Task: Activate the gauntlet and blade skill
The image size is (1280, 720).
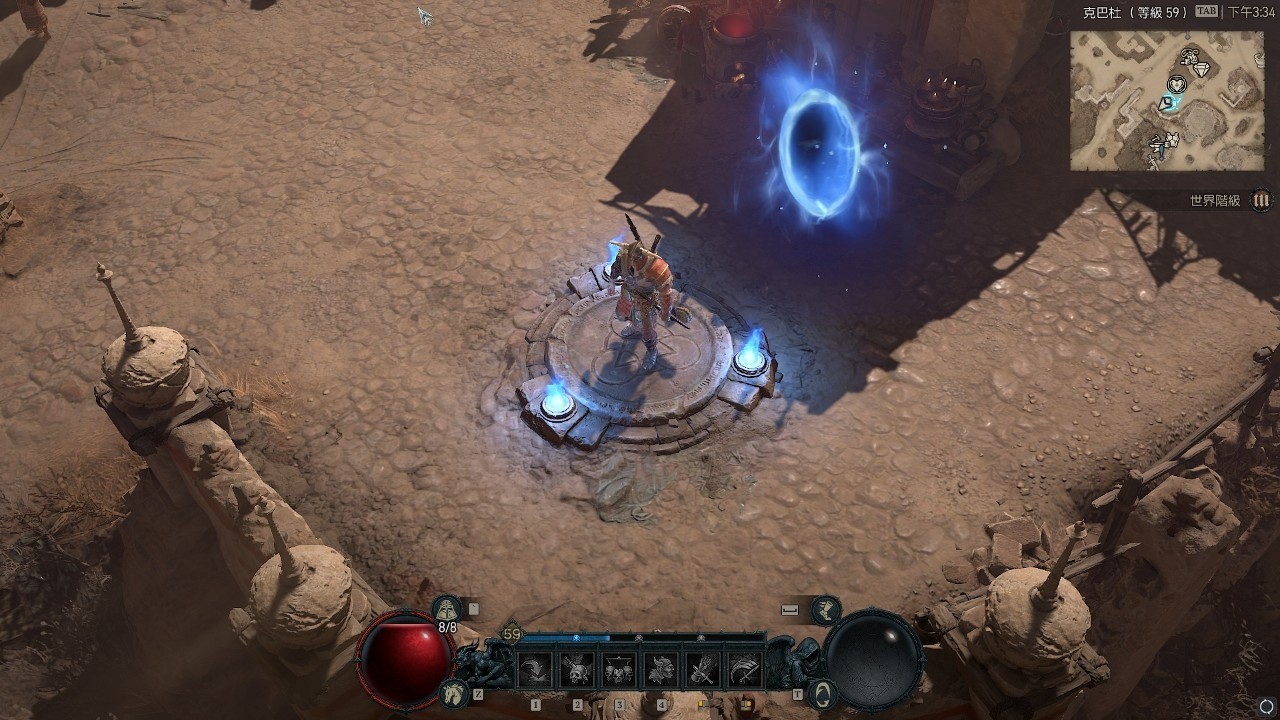Action: pyautogui.click(x=703, y=669)
